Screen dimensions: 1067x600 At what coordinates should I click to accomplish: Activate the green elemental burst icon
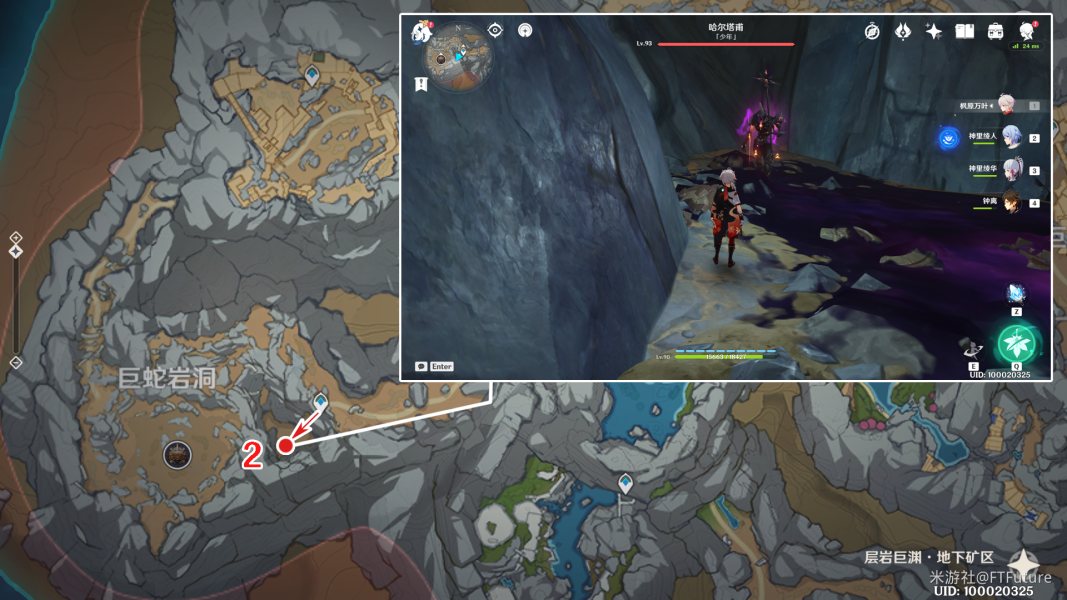click(1015, 345)
